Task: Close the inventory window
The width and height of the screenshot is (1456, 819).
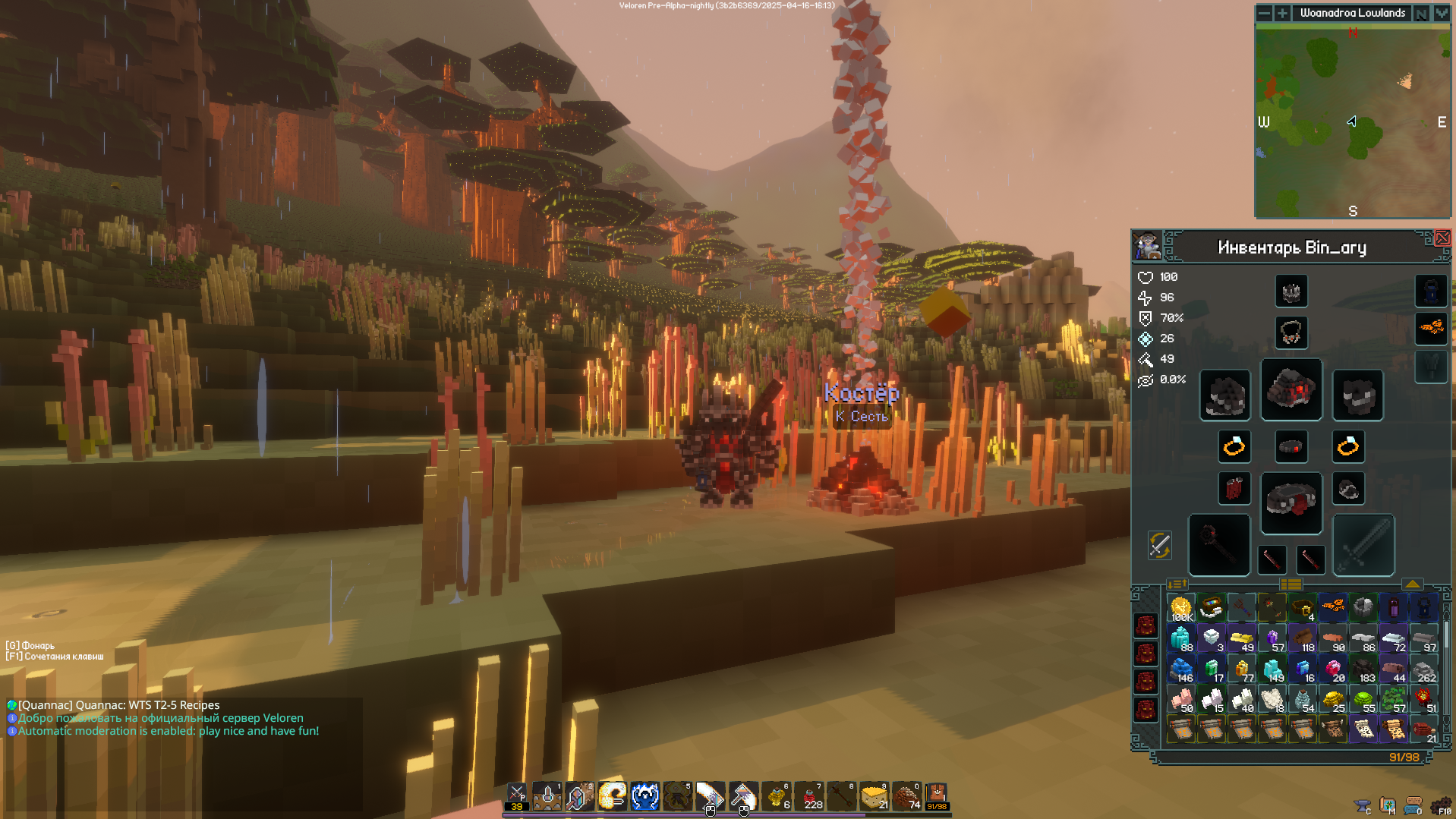Action: pyautogui.click(x=1442, y=238)
